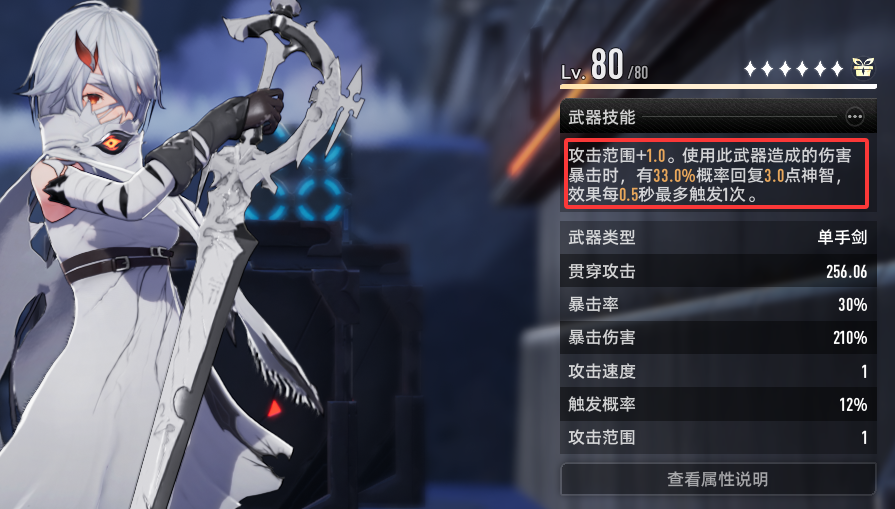Click the ellipsis icon beside 武器技能

pyautogui.click(x=854, y=117)
